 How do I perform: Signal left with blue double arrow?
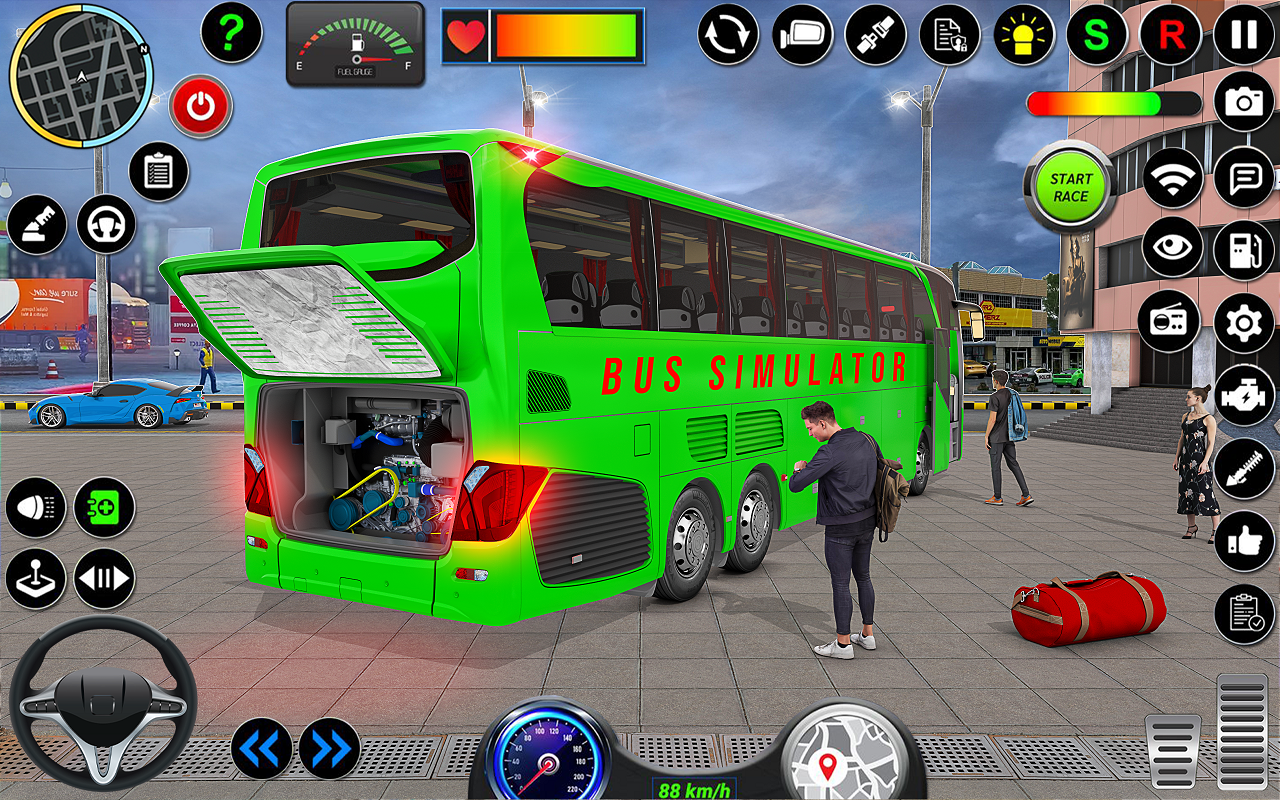pyautogui.click(x=261, y=748)
